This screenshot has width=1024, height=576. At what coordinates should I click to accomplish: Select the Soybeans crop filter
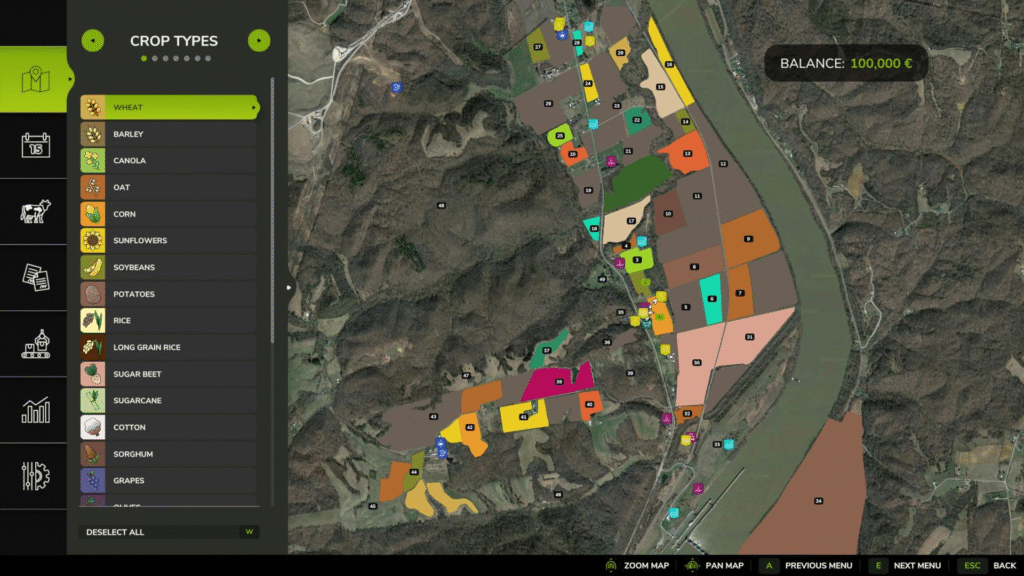pyautogui.click(x=168, y=268)
